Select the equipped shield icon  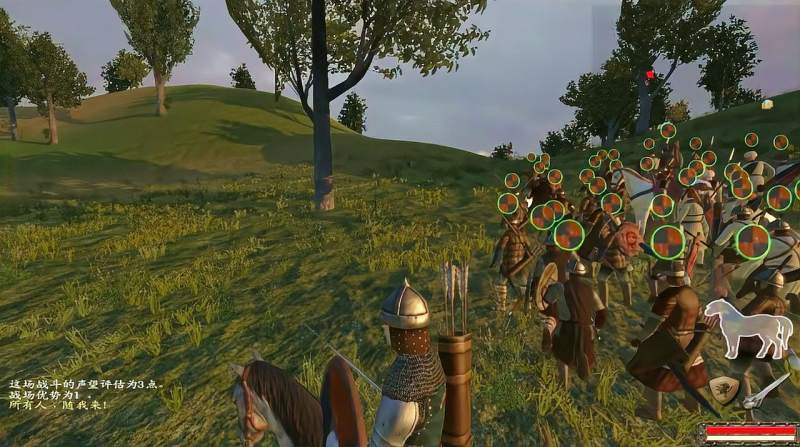pyautogui.click(x=725, y=389)
